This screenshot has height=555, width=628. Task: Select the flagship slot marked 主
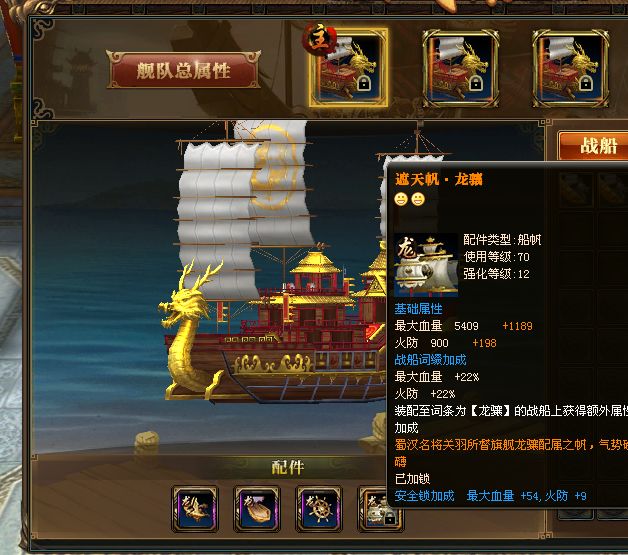(x=347, y=67)
